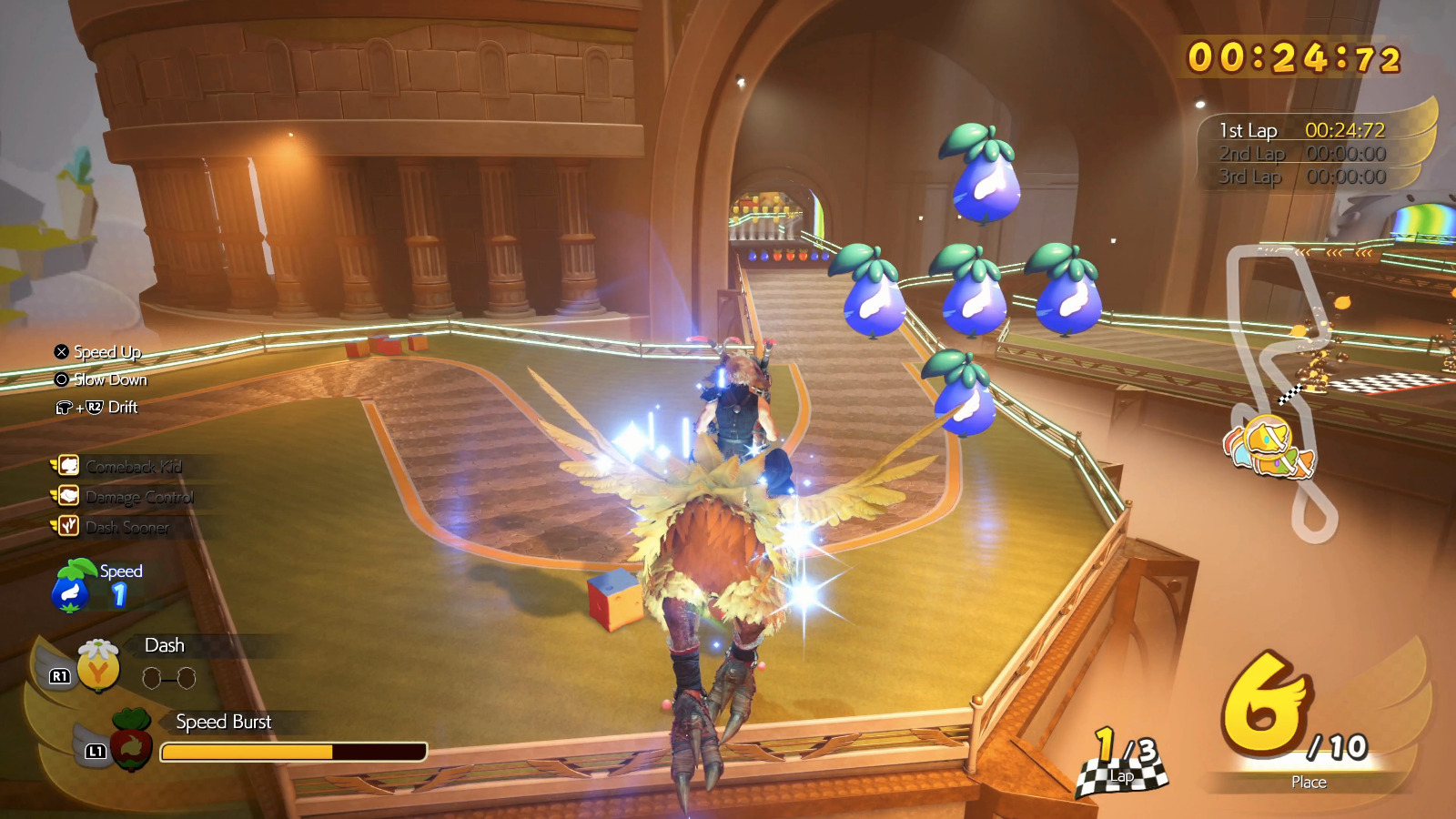Select the Speed Burst label banner
Viewport: 1456px width, 819px height.
pos(221,722)
